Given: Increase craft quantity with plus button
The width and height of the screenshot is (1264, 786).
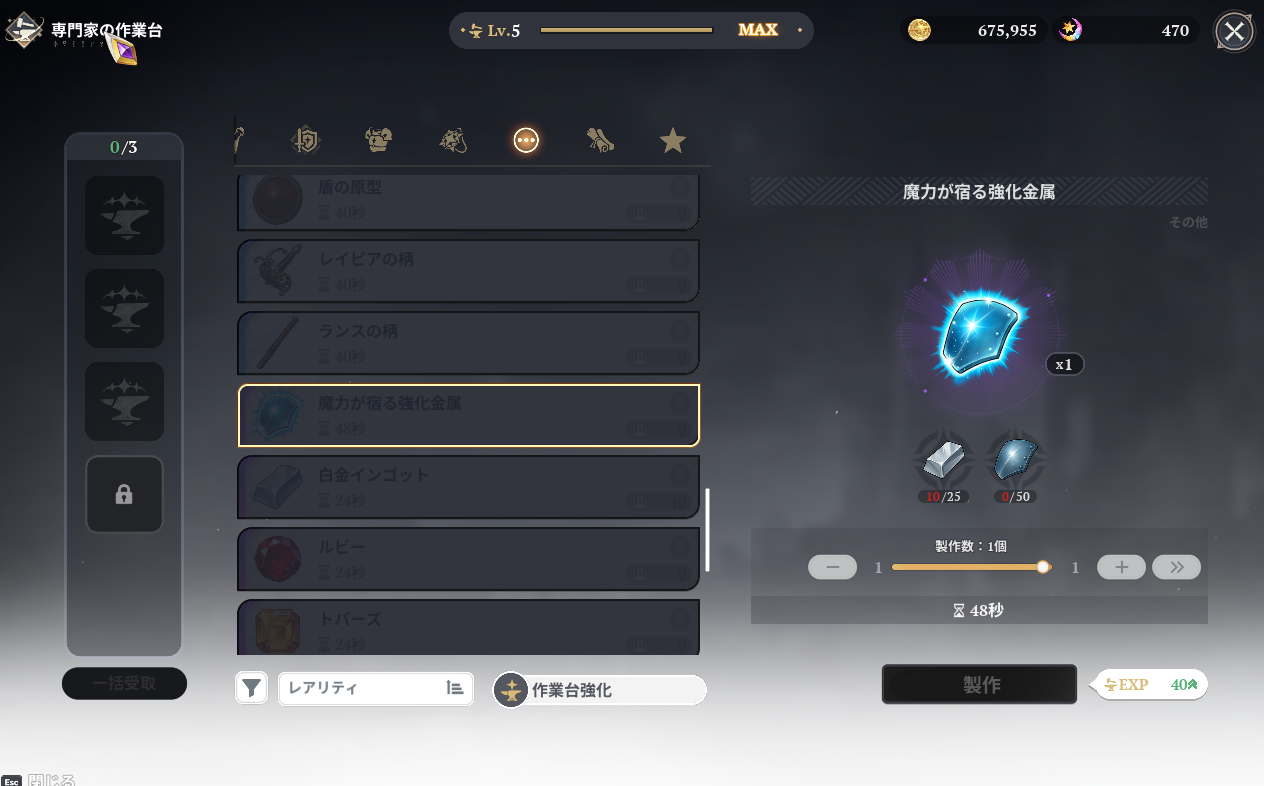Looking at the screenshot, I should [1121, 567].
